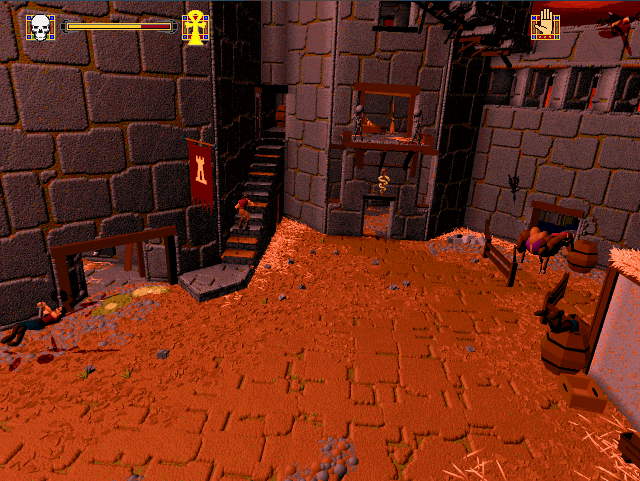
Task: Click the skull icon
Action: pyautogui.click(x=40, y=27)
